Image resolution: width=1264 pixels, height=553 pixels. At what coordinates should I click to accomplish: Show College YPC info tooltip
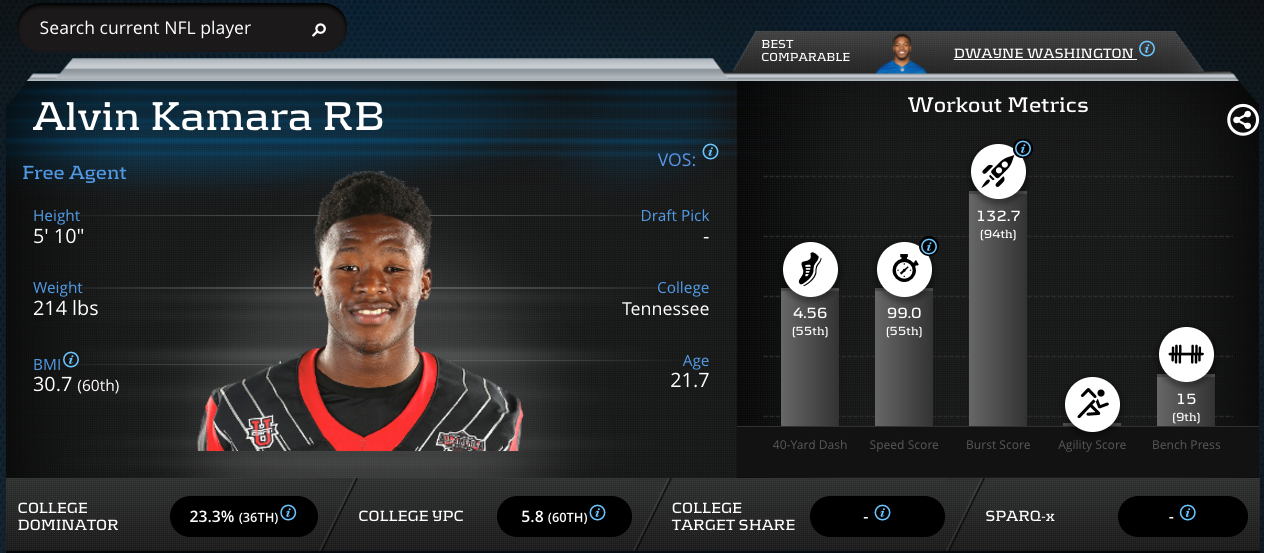tap(597, 513)
